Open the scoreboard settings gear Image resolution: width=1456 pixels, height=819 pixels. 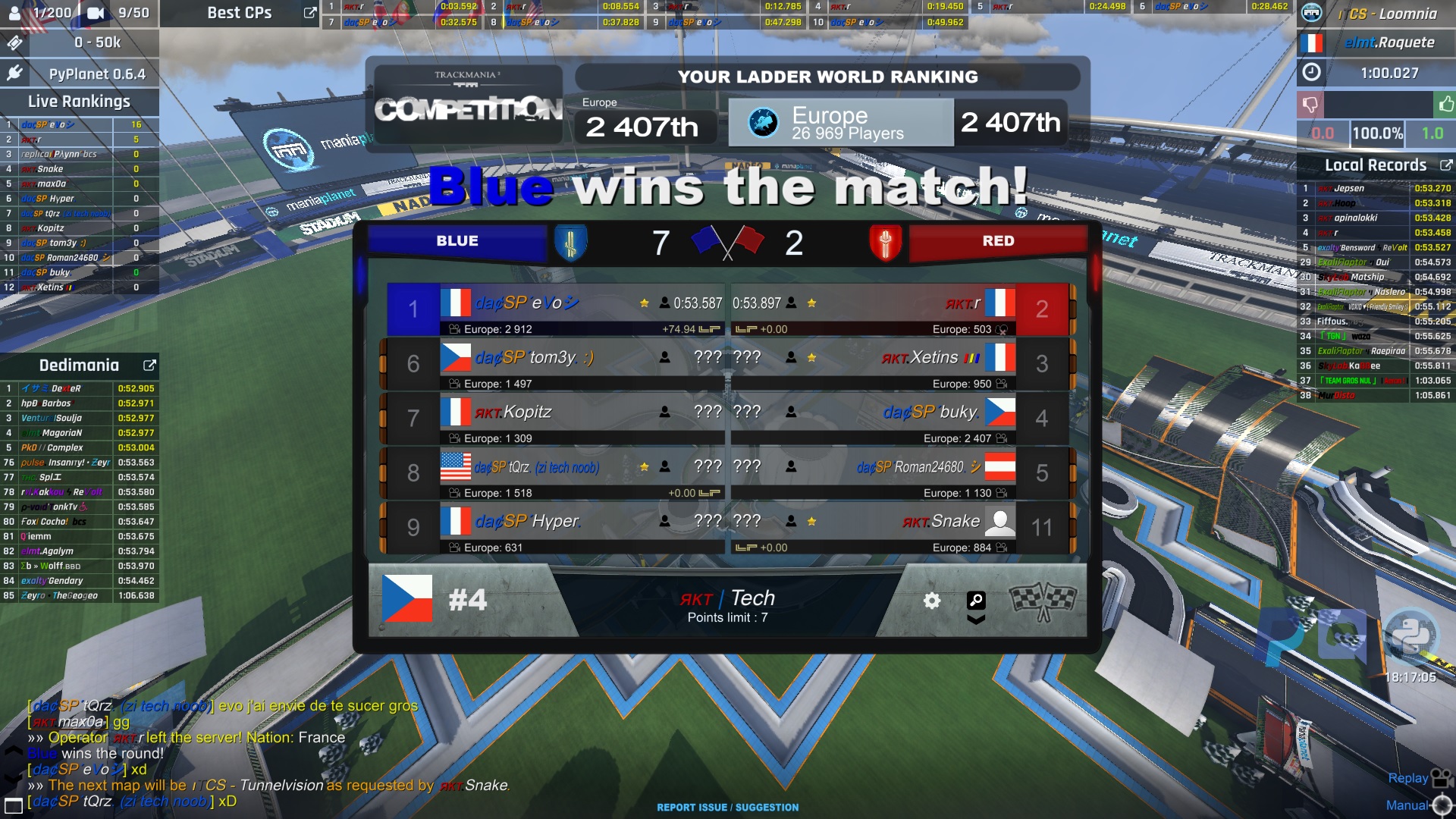(932, 601)
